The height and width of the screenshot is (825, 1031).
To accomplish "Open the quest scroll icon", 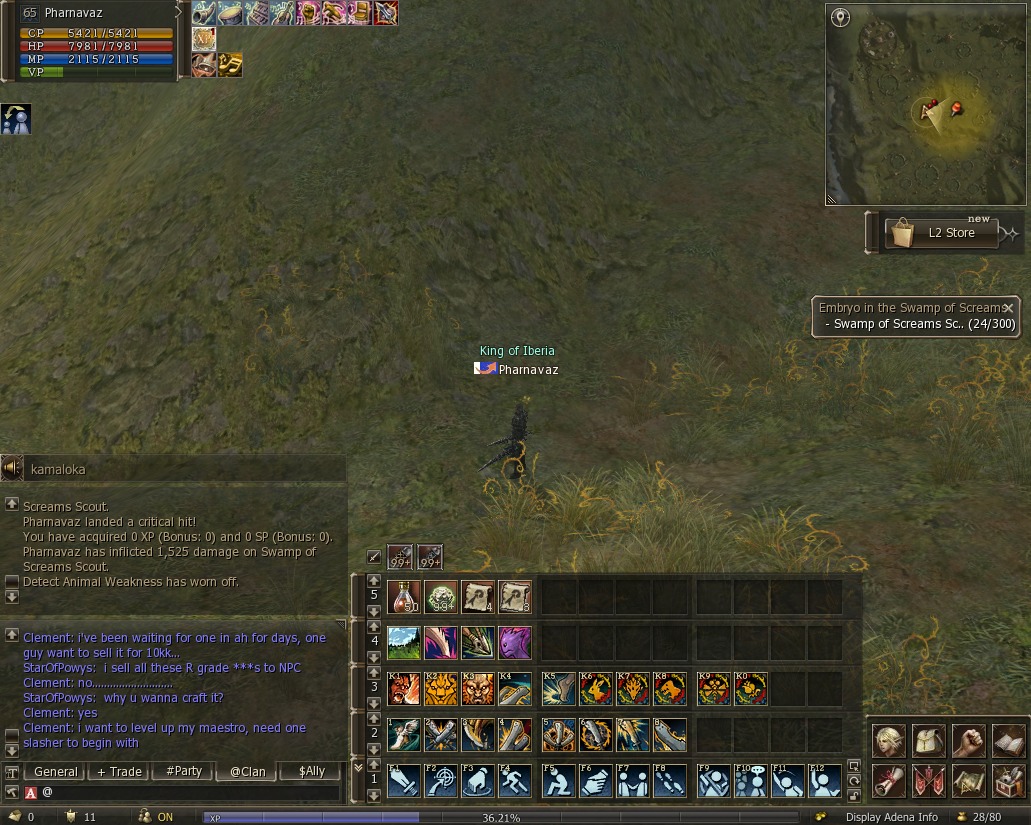I will 889,779.
